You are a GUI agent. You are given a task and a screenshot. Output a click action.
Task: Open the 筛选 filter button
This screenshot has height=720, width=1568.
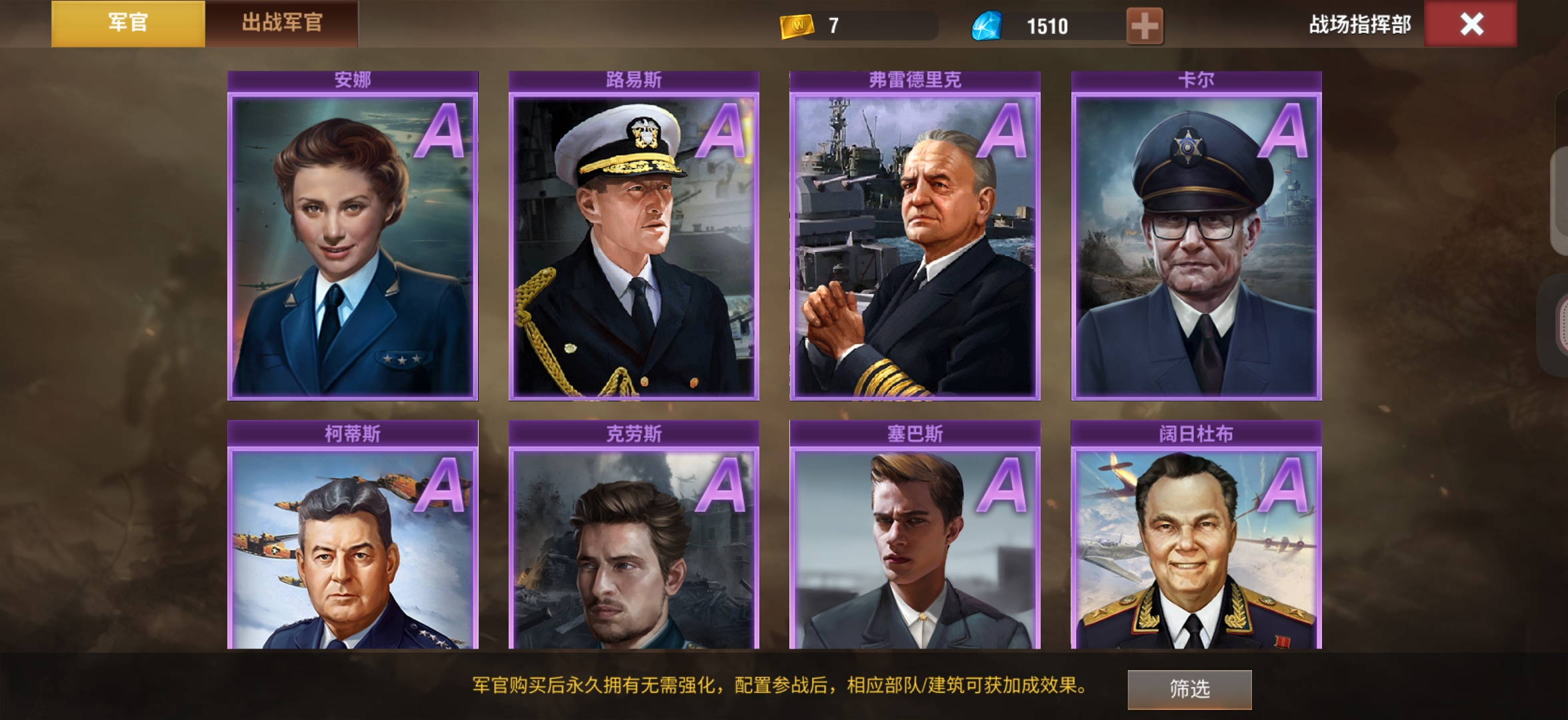pyautogui.click(x=1189, y=689)
